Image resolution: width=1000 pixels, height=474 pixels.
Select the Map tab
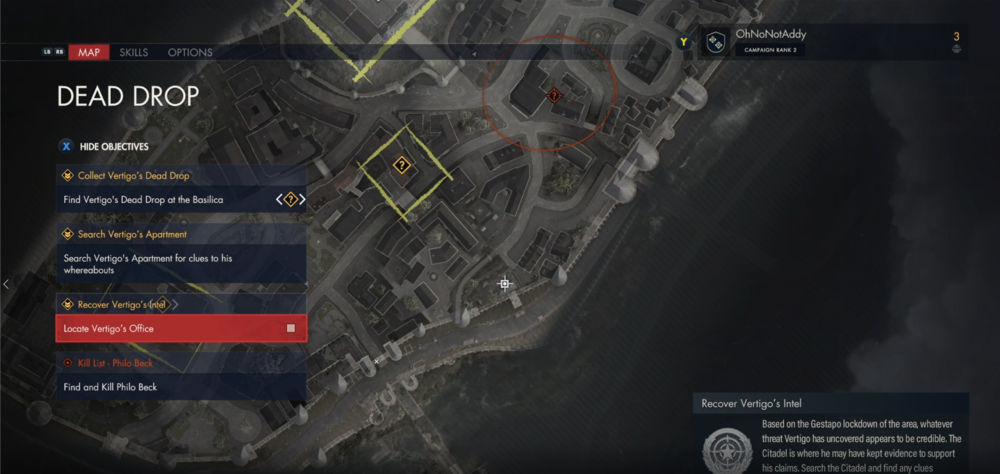pyautogui.click(x=88, y=52)
